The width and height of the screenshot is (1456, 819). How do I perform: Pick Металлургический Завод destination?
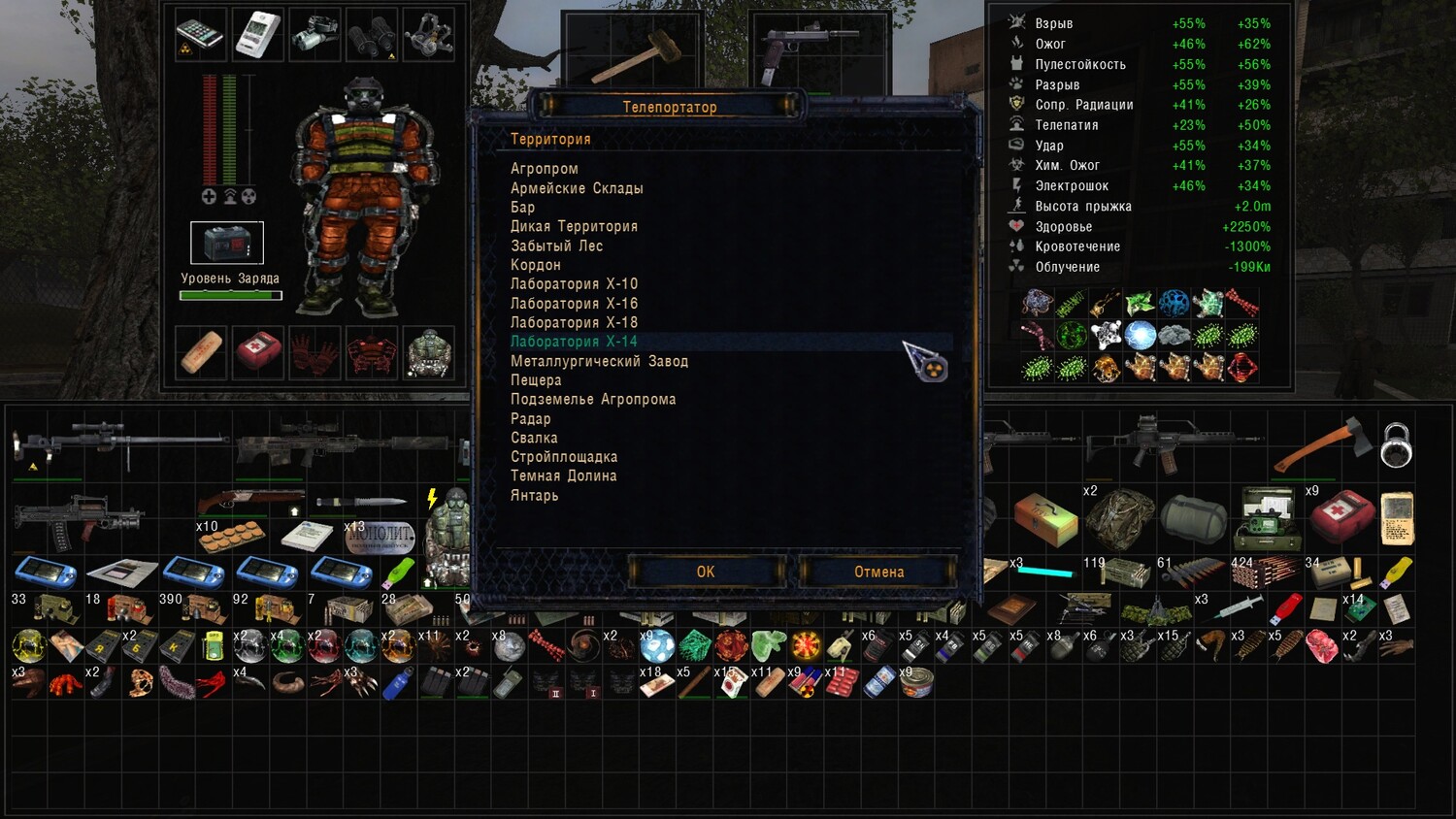tap(599, 361)
